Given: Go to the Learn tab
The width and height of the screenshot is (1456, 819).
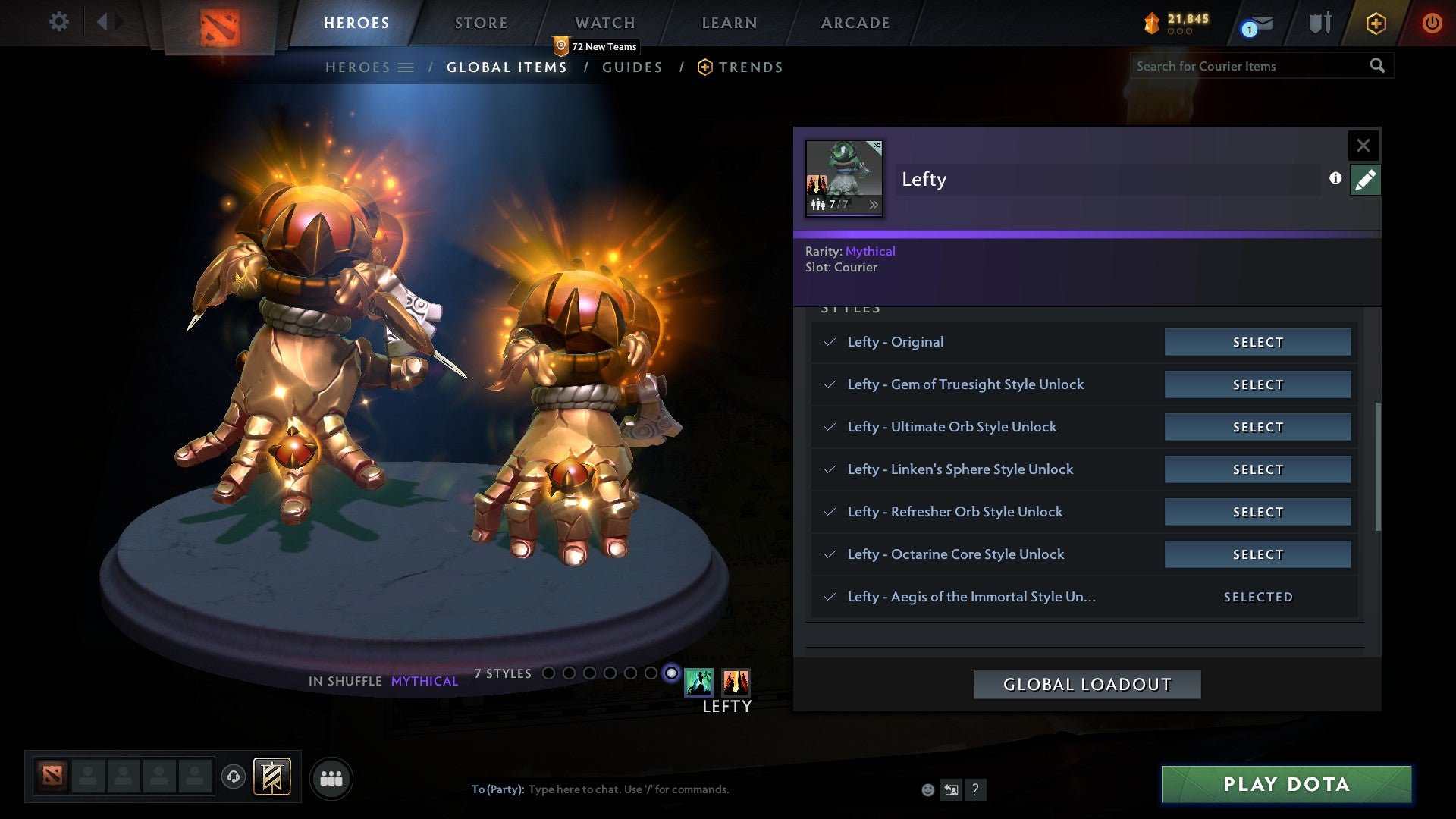Looking at the screenshot, I should pos(729,23).
